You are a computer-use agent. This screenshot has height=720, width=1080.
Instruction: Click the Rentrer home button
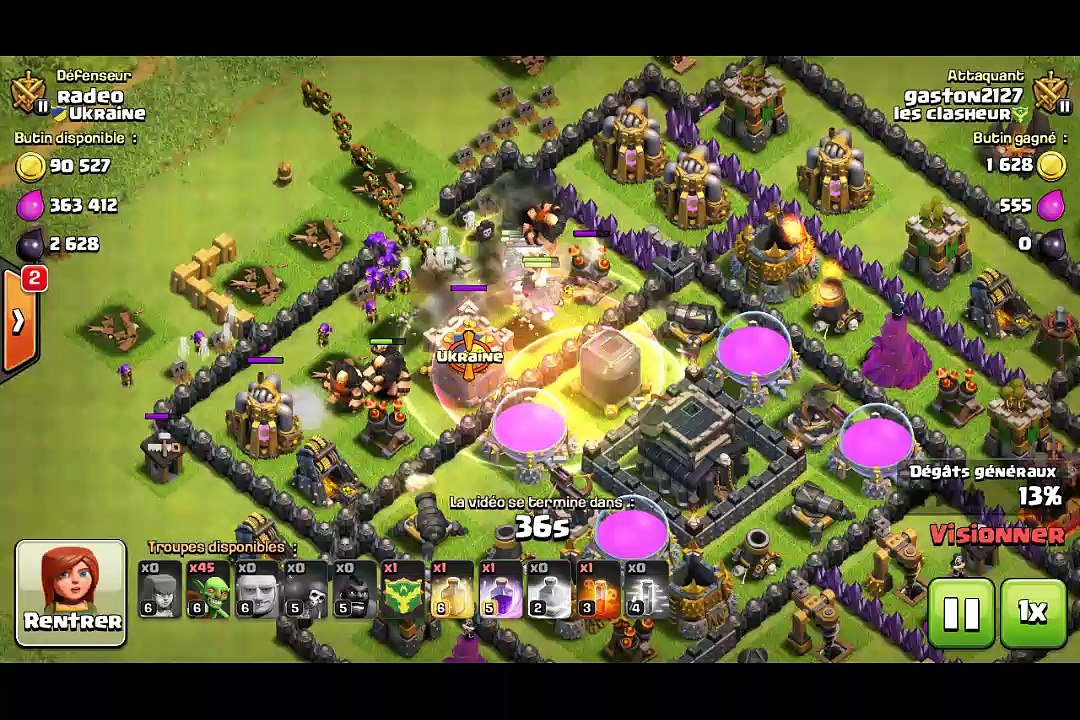71,592
